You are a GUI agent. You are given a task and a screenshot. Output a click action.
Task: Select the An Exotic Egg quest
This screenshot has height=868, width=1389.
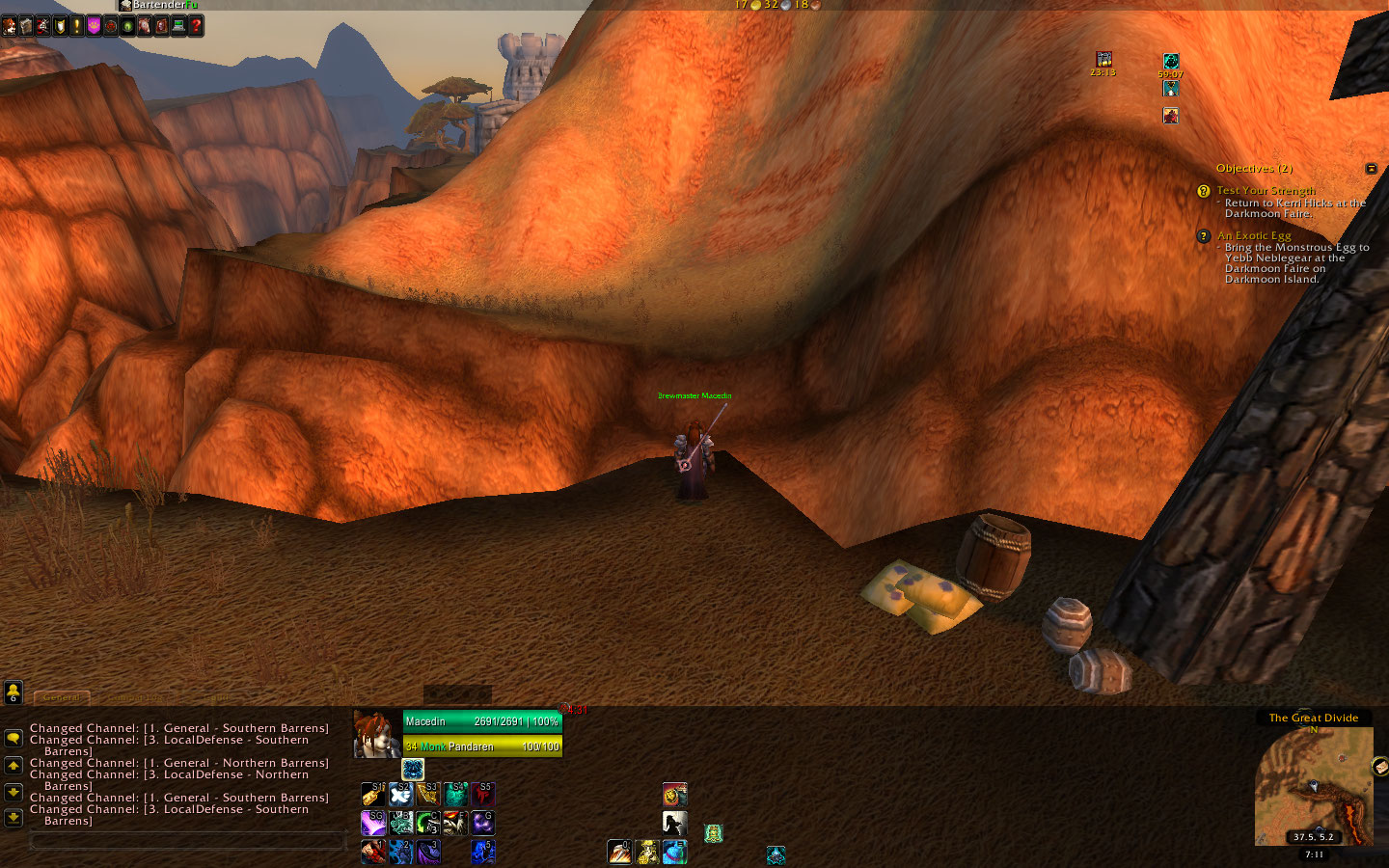(x=1253, y=235)
